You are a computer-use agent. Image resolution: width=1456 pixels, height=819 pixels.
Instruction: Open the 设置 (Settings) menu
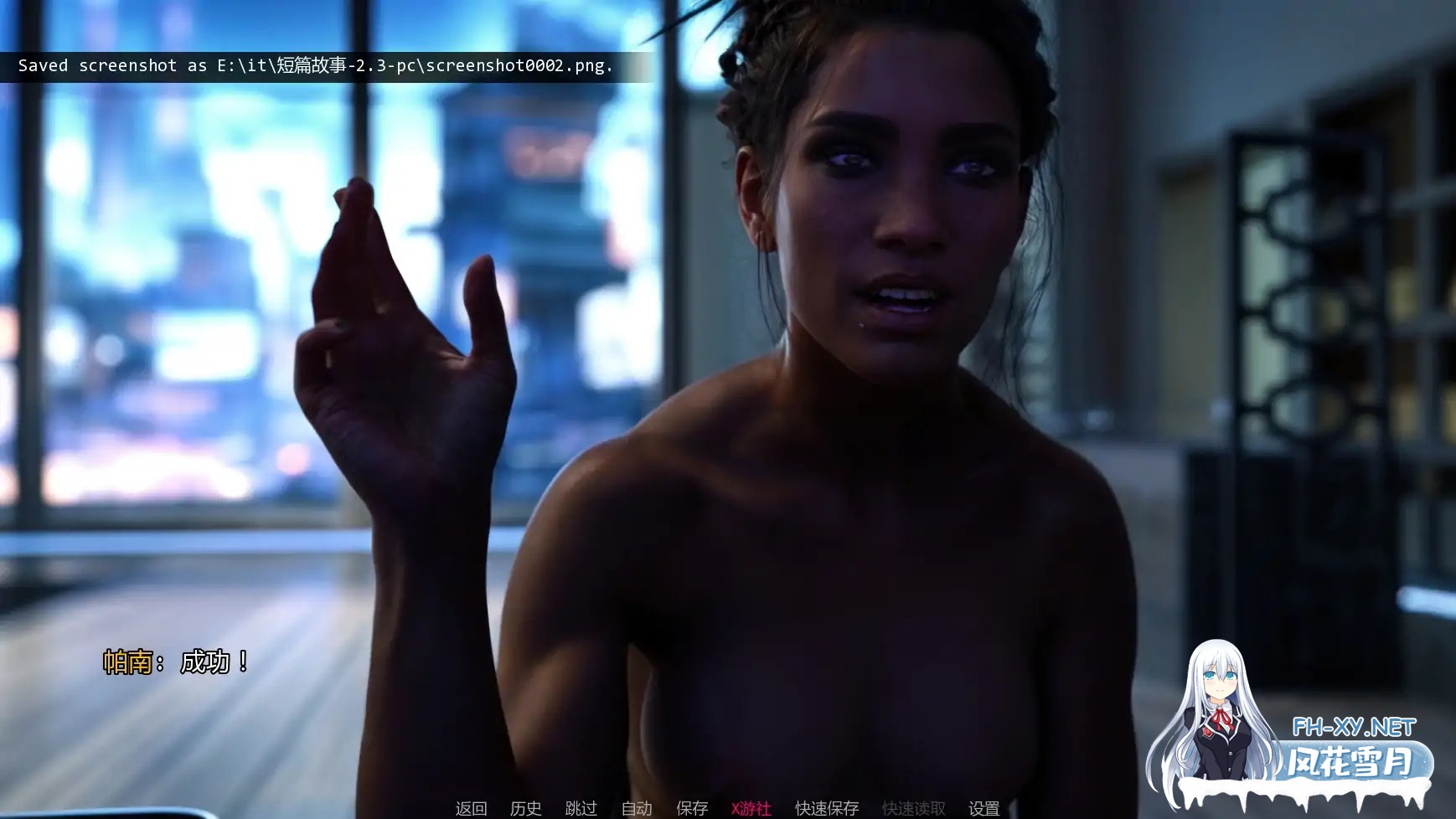point(984,808)
